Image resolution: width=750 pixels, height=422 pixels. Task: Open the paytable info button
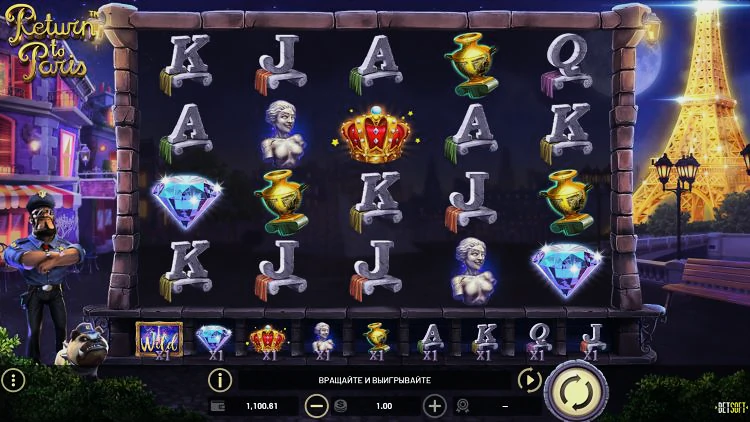[219, 380]
